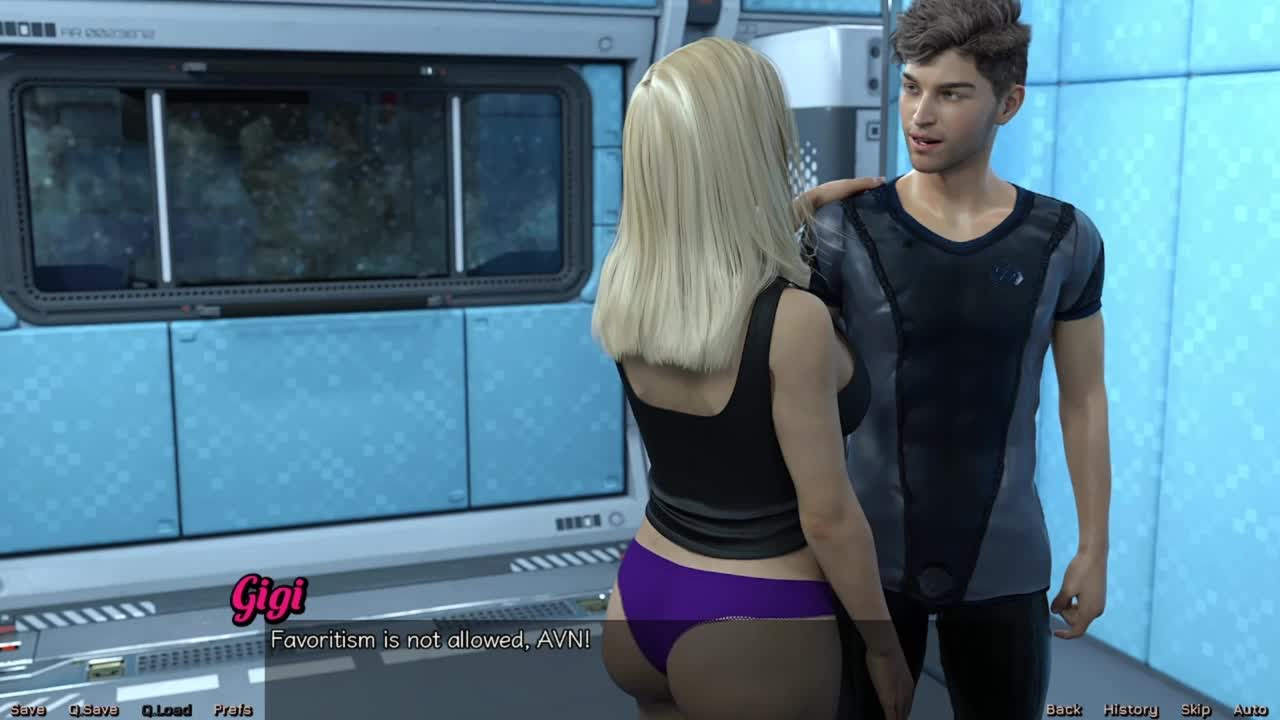This screenshot has width=1280, height=720.
Task: Show the dialogue History
Action: tap(1130, 710)
